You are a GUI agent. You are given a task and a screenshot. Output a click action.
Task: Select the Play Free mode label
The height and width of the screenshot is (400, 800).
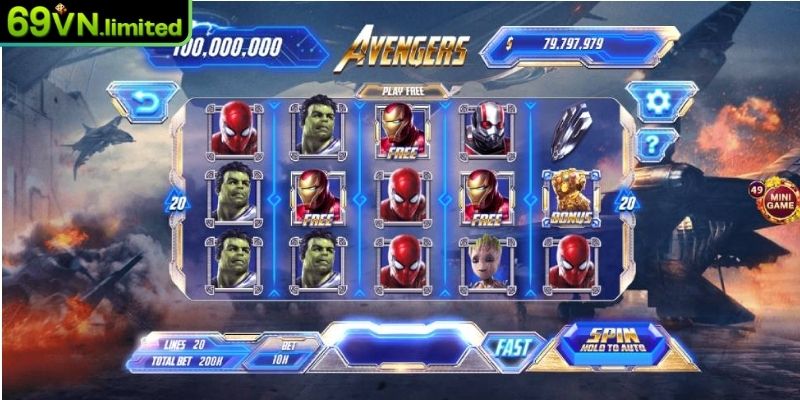pyautogui.click(x=401, y=90)
